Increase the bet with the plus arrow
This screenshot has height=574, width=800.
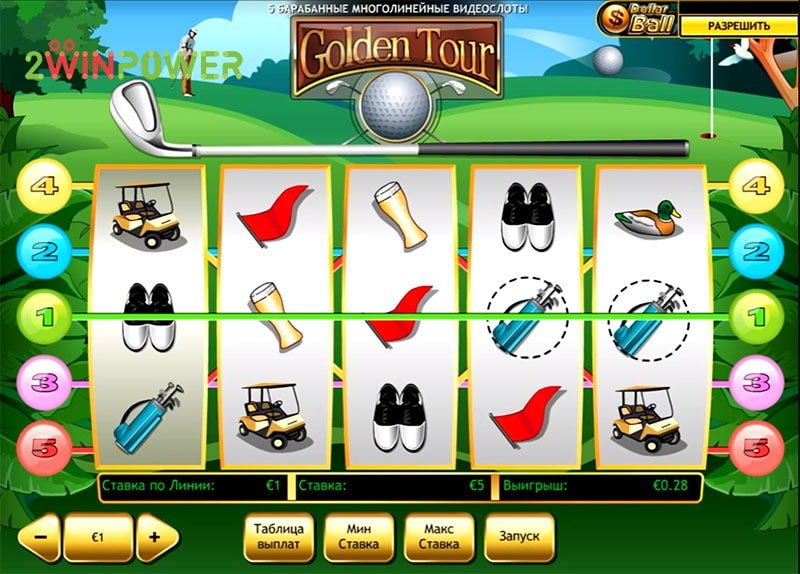(156, 537)
